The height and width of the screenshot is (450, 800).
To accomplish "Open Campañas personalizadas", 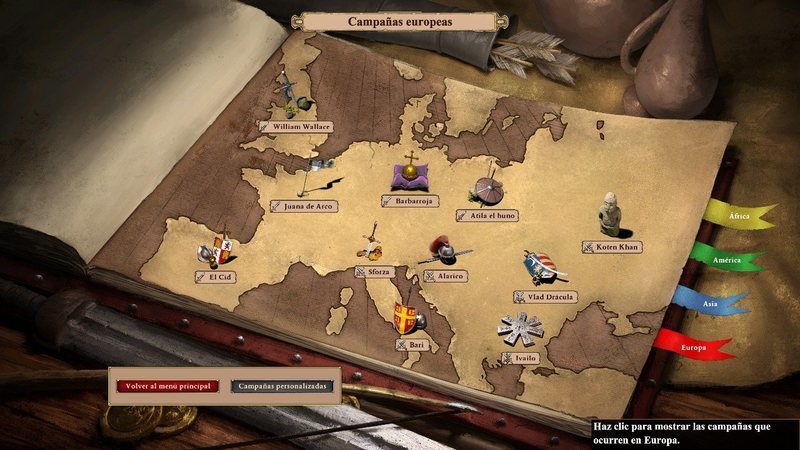I will (x=282, y=385).
